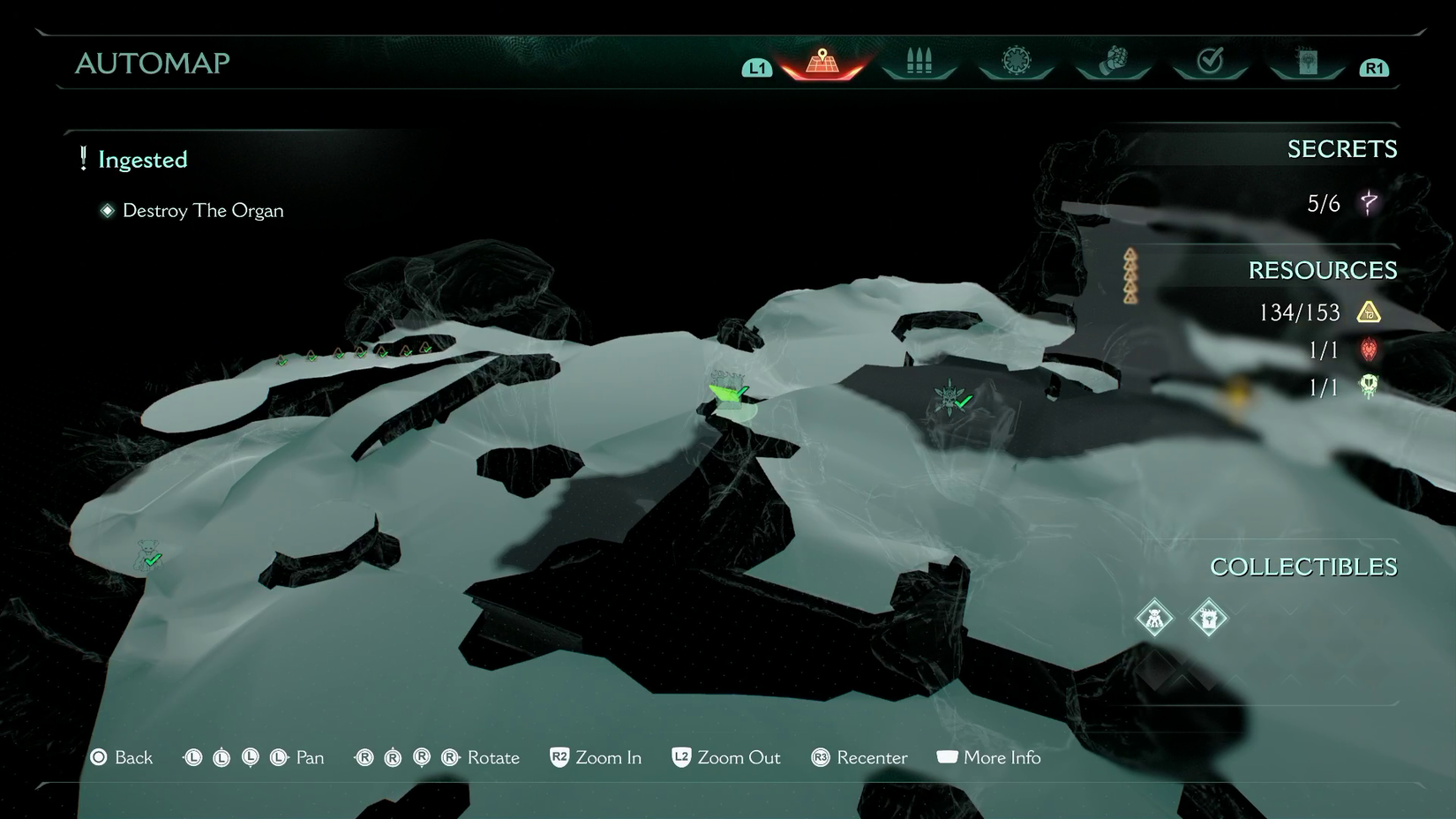1456x819 pixels.
Task: Switch to the armored fist tab
Action: tap(1114, 62)
